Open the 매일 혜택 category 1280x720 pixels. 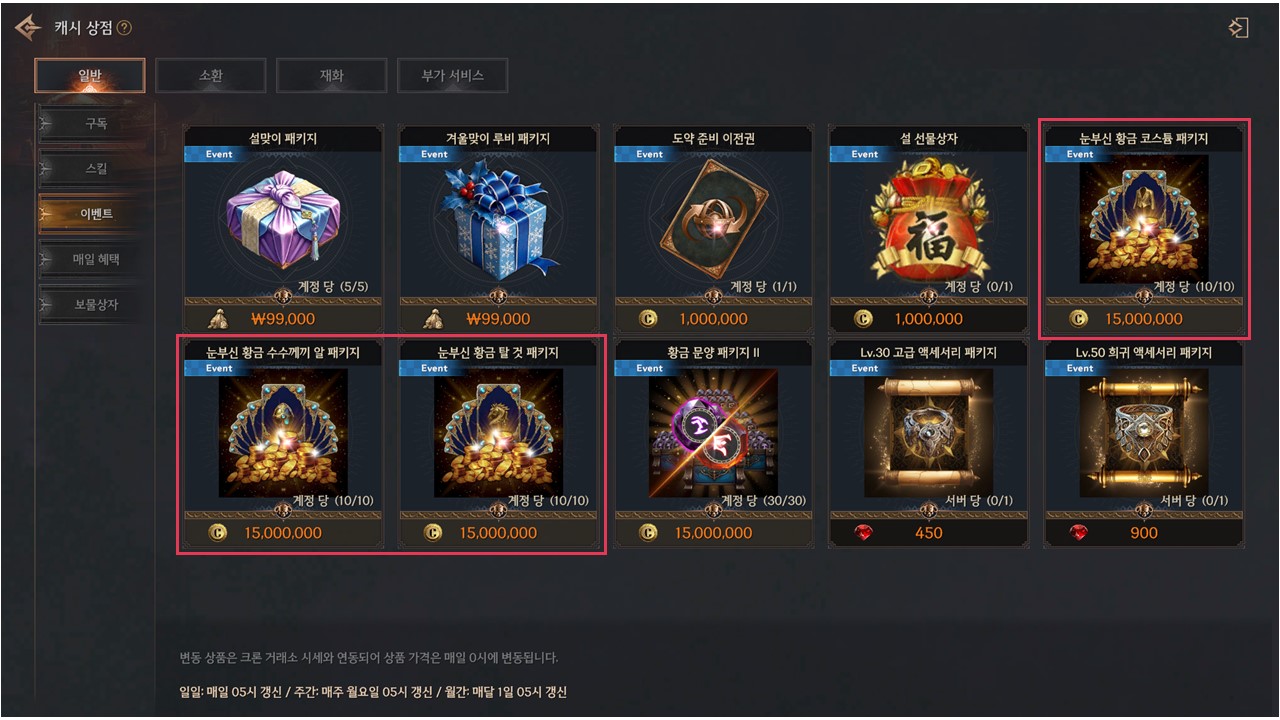coord(96,259)
